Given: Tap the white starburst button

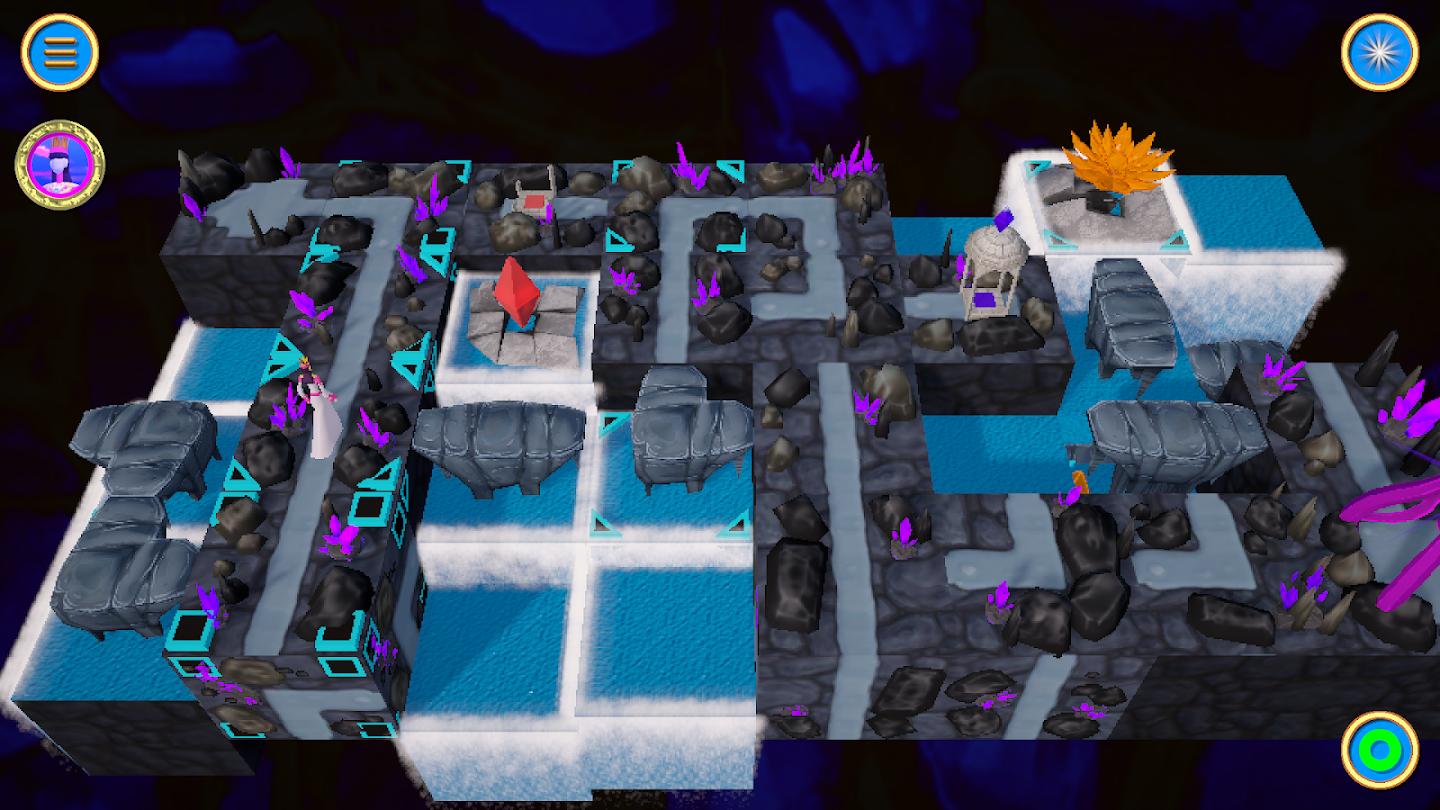Looking at the screenshot, I should point(1379,52).
